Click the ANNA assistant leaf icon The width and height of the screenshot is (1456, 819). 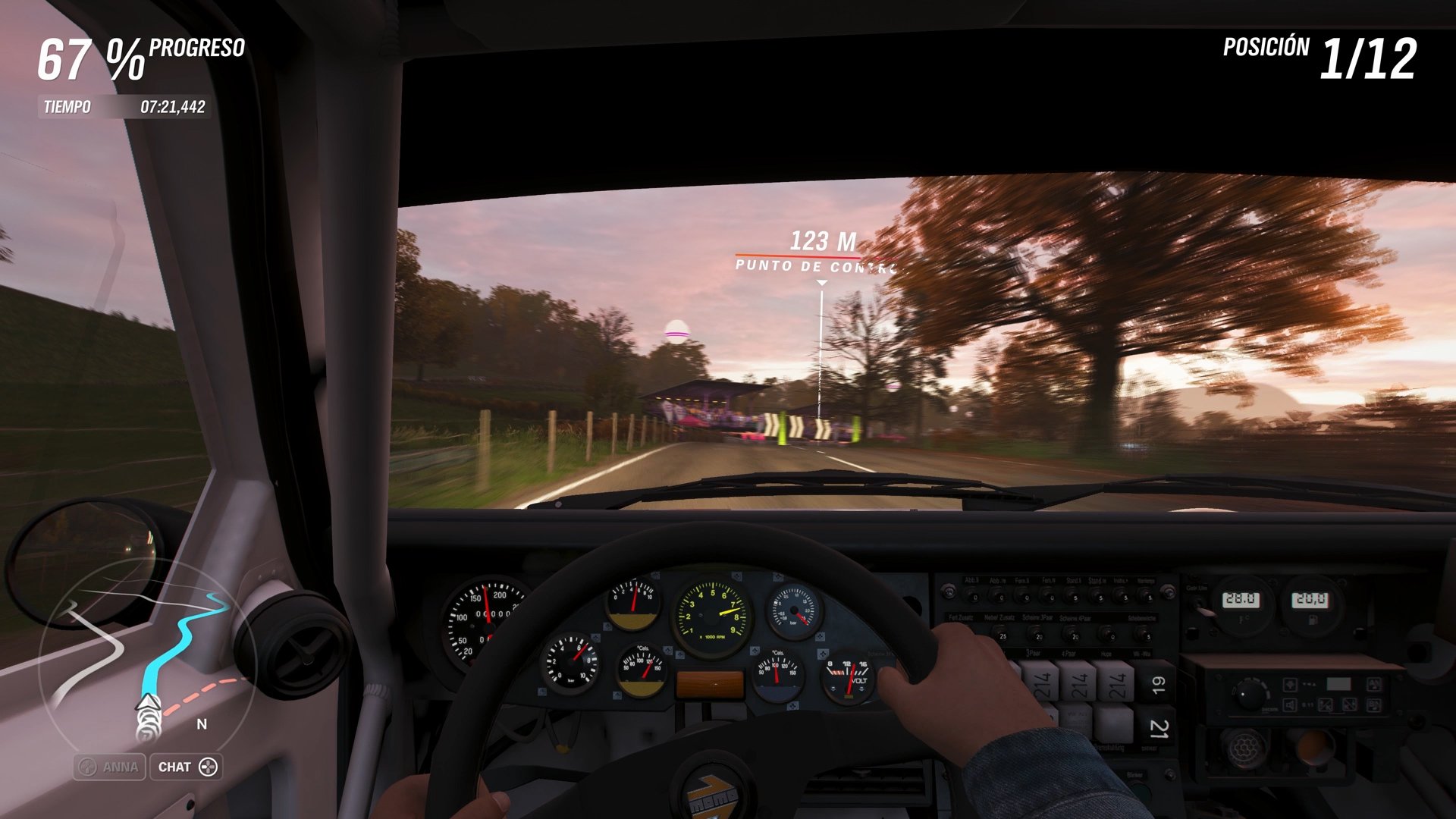coord(87,767)
